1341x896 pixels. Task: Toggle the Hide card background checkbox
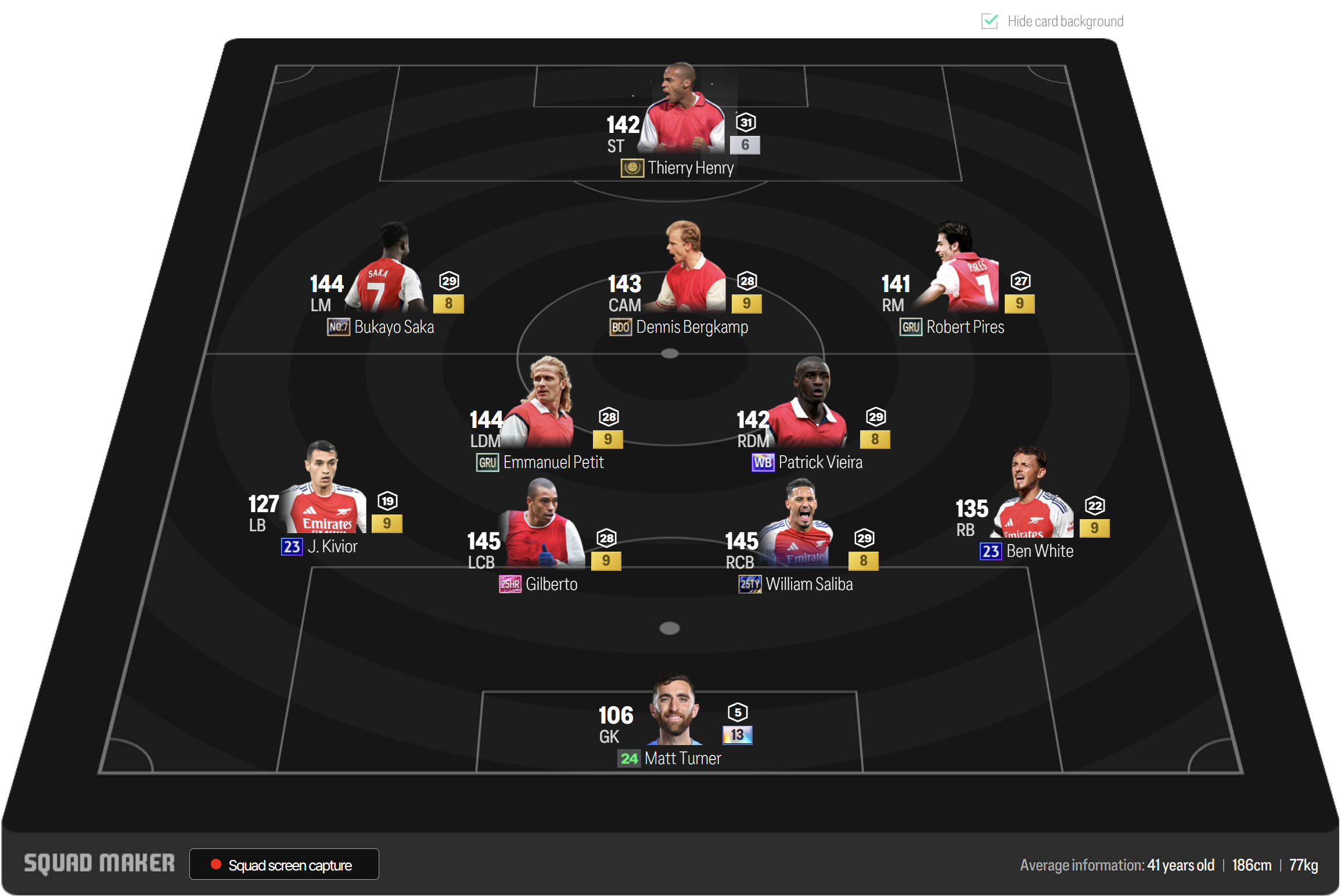click(989, 21)
